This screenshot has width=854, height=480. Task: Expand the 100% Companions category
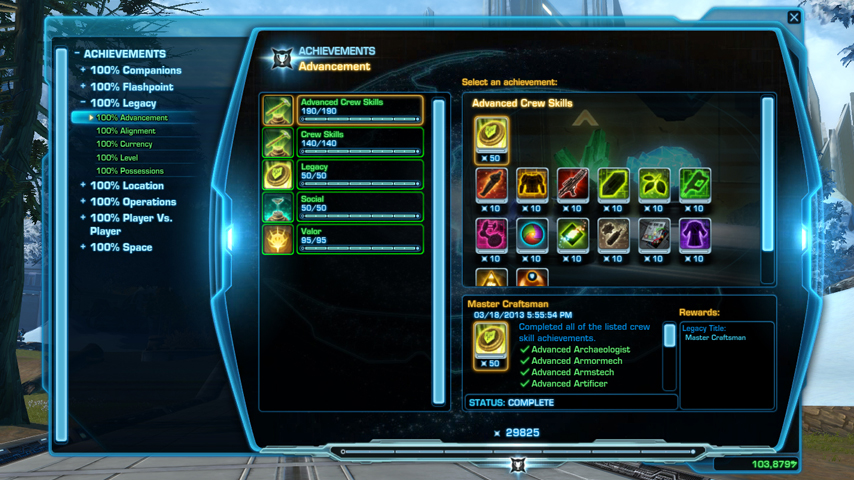point(135,71)
